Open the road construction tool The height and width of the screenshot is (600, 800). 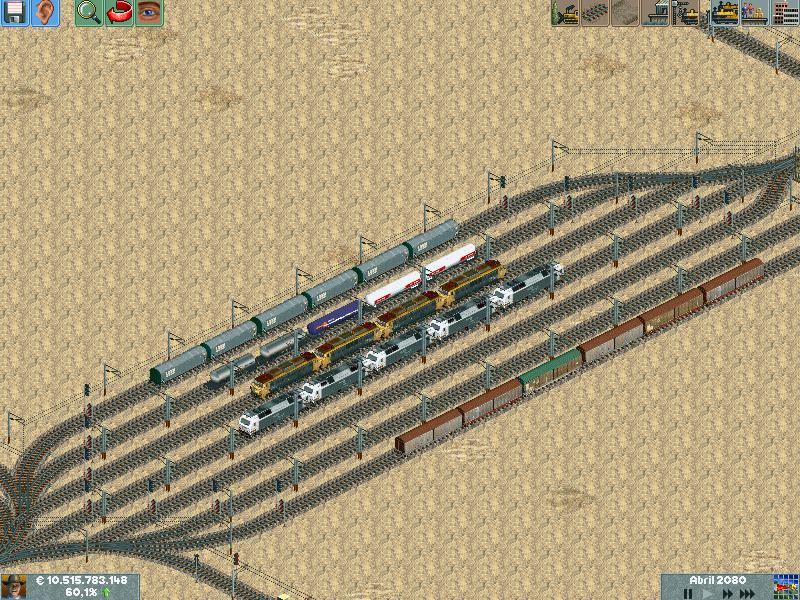(626, 13)
